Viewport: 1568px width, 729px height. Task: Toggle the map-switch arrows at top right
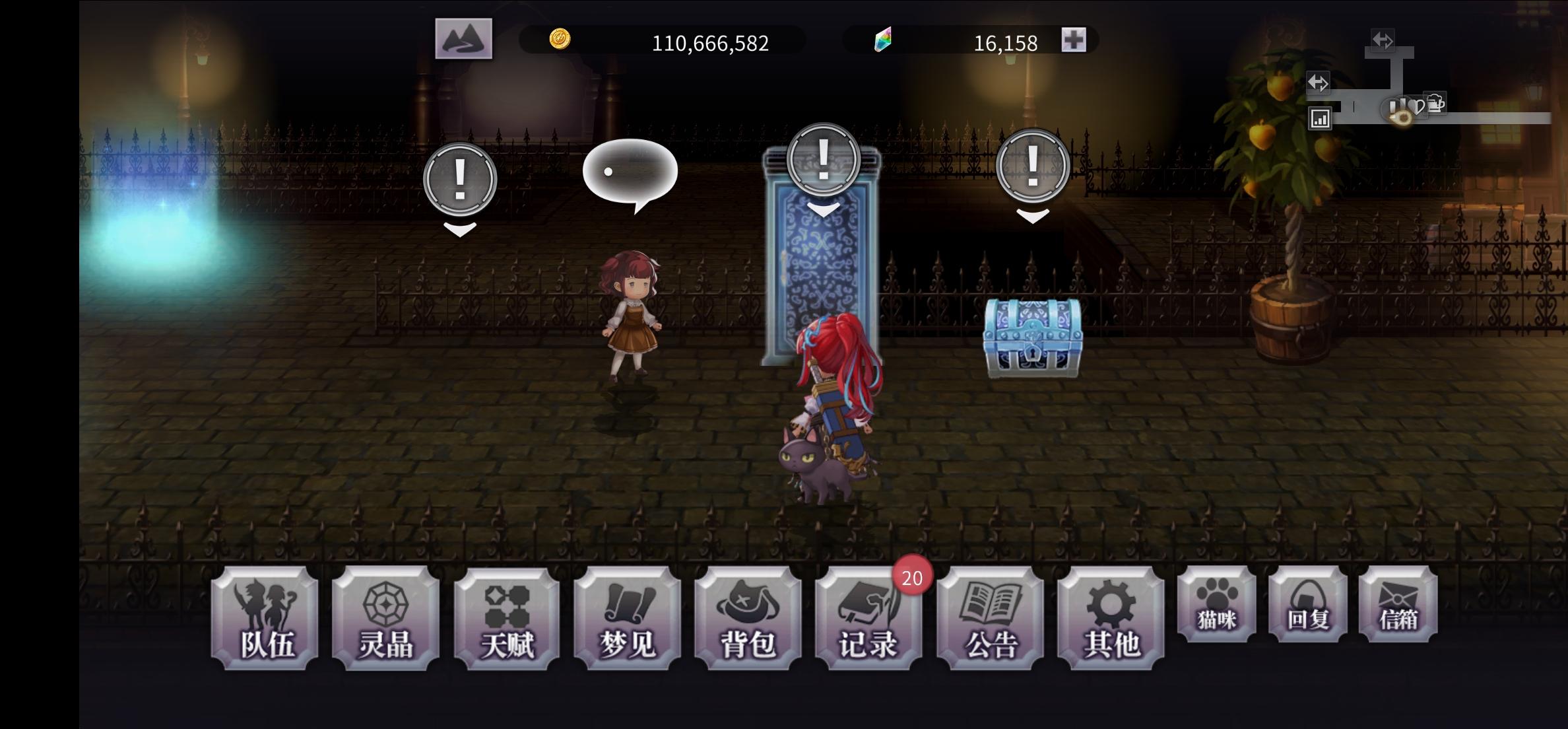(x=1383, y=41)
